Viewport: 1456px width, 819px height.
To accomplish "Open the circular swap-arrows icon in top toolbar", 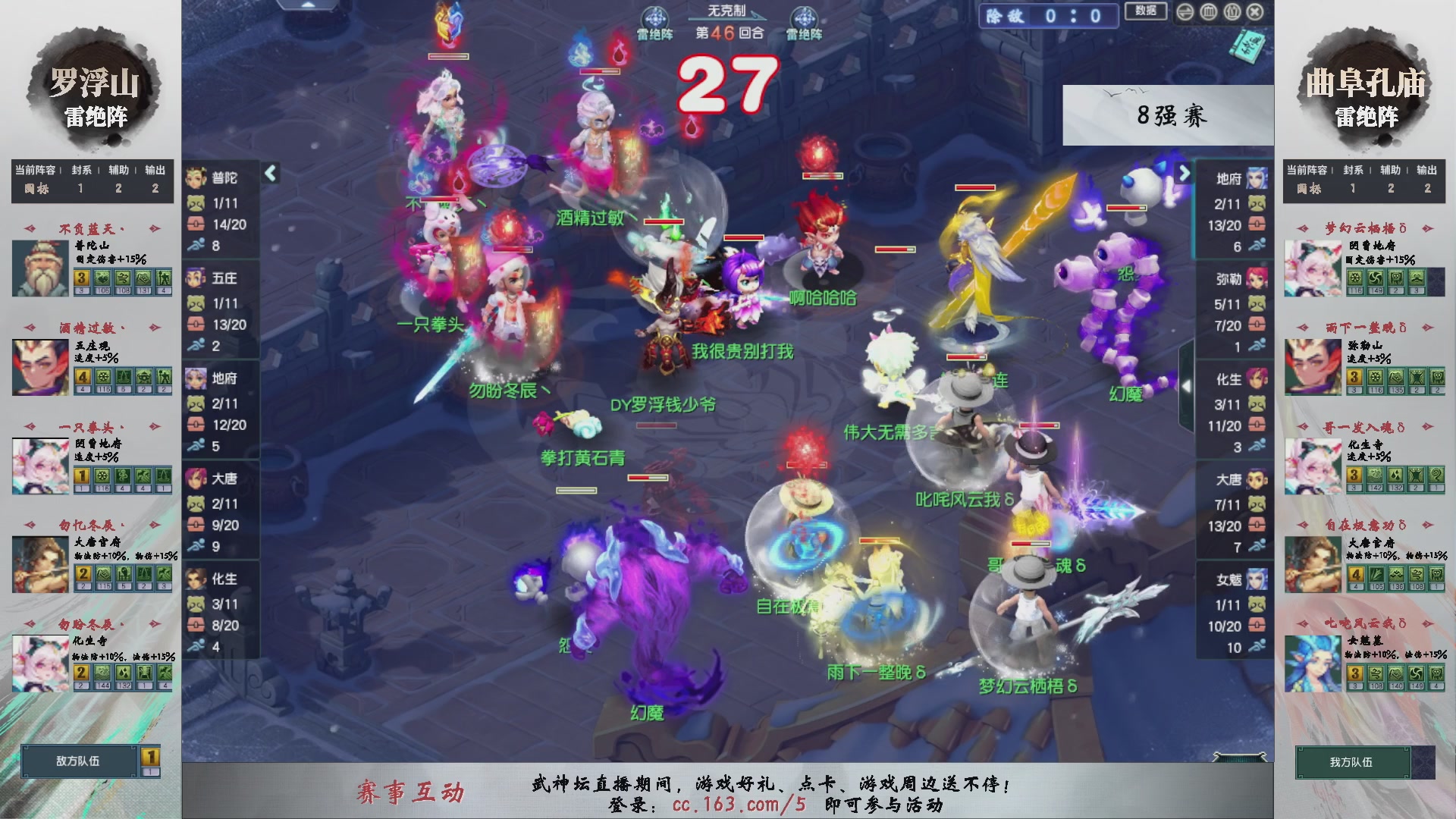I will point(1185,12).
